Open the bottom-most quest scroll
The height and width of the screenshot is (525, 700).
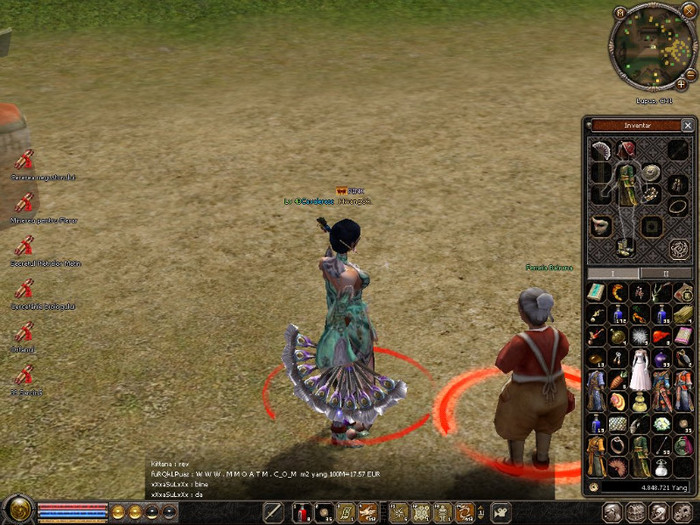[24, 375]
